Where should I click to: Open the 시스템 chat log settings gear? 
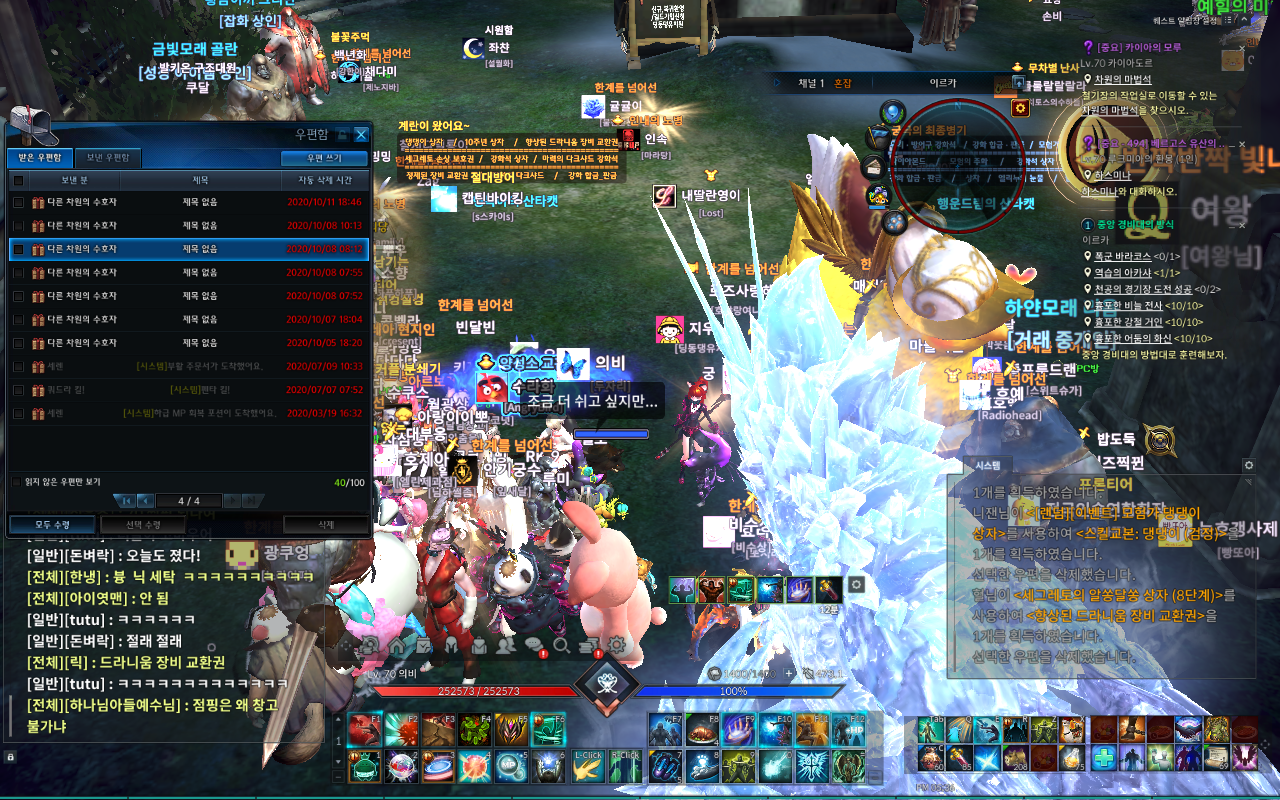tap(1248, 465)
